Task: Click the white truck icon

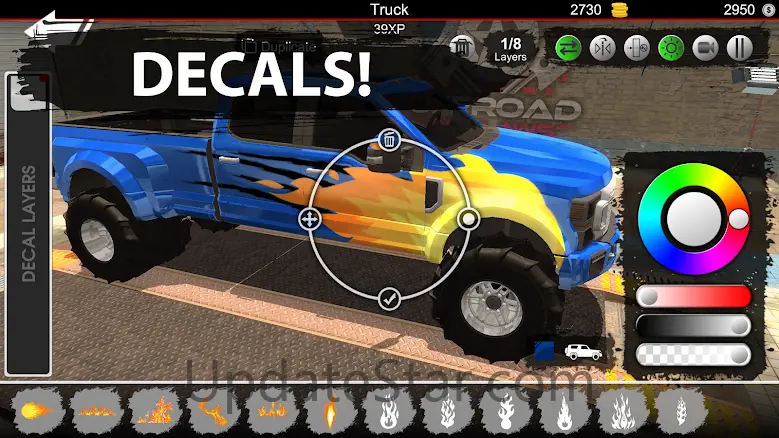Action: click(583, 352)
